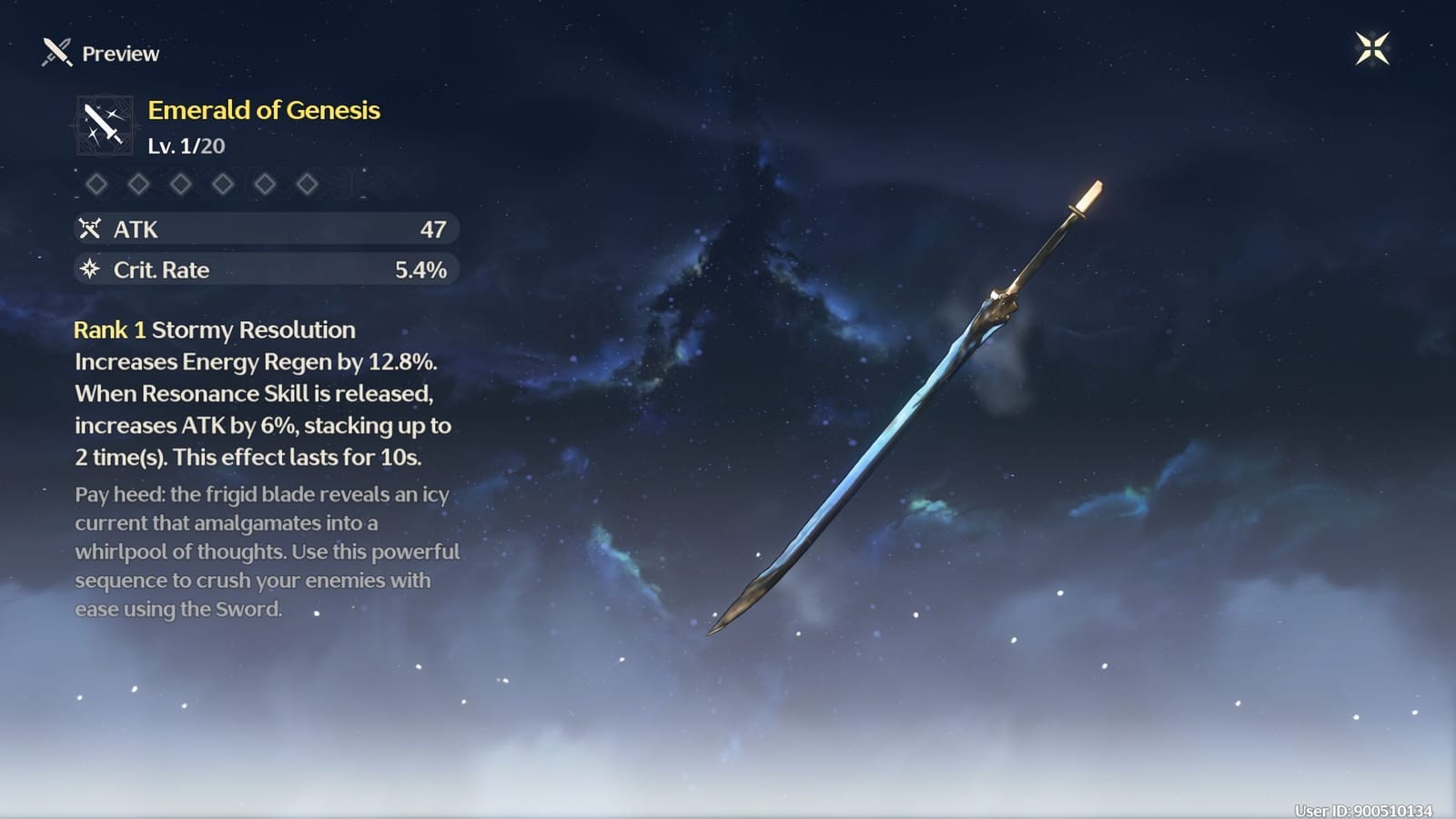Select the third diamond rank marker

pos(181,185)
